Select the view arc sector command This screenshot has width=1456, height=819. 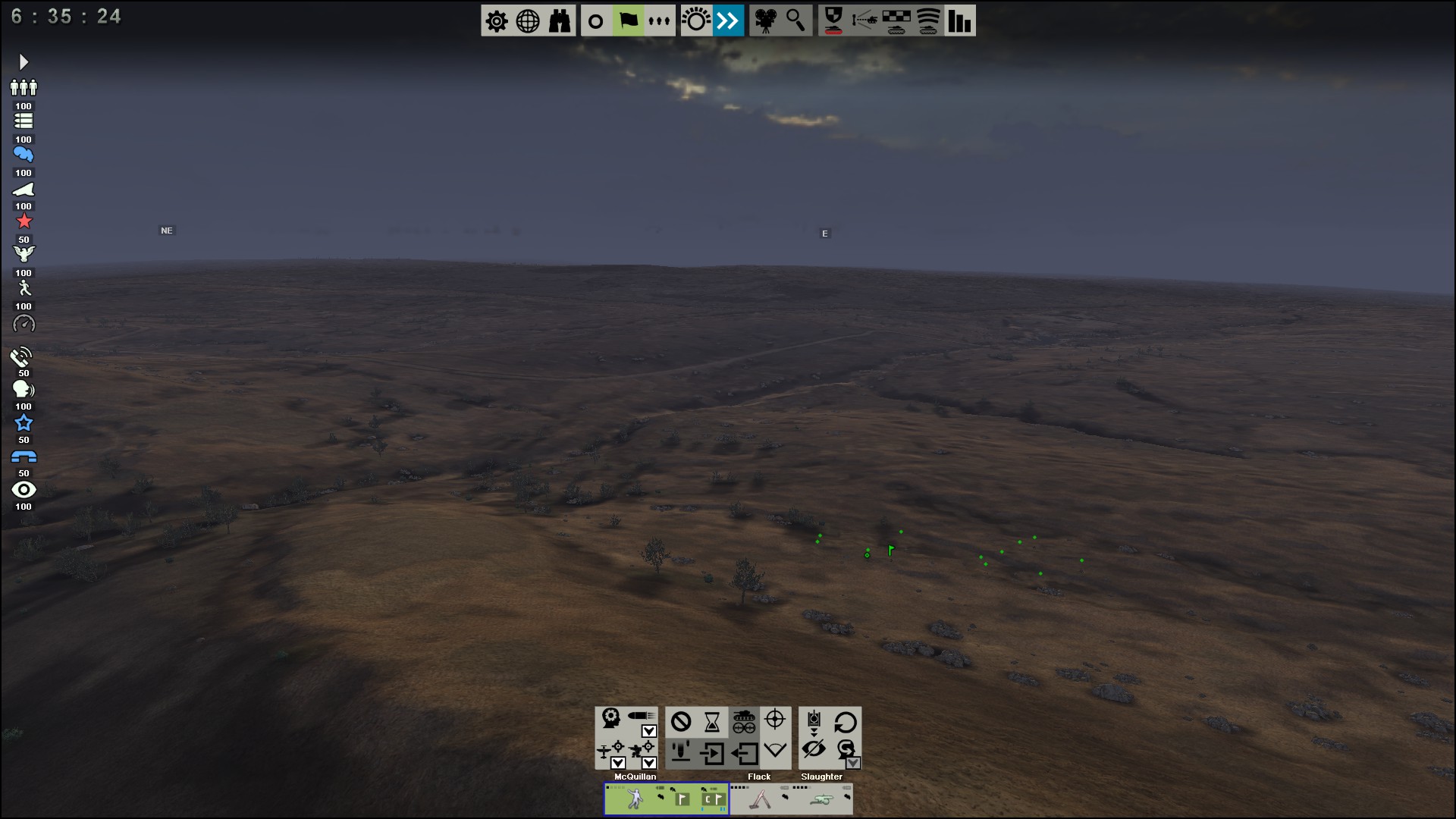[x=775, y=750]
